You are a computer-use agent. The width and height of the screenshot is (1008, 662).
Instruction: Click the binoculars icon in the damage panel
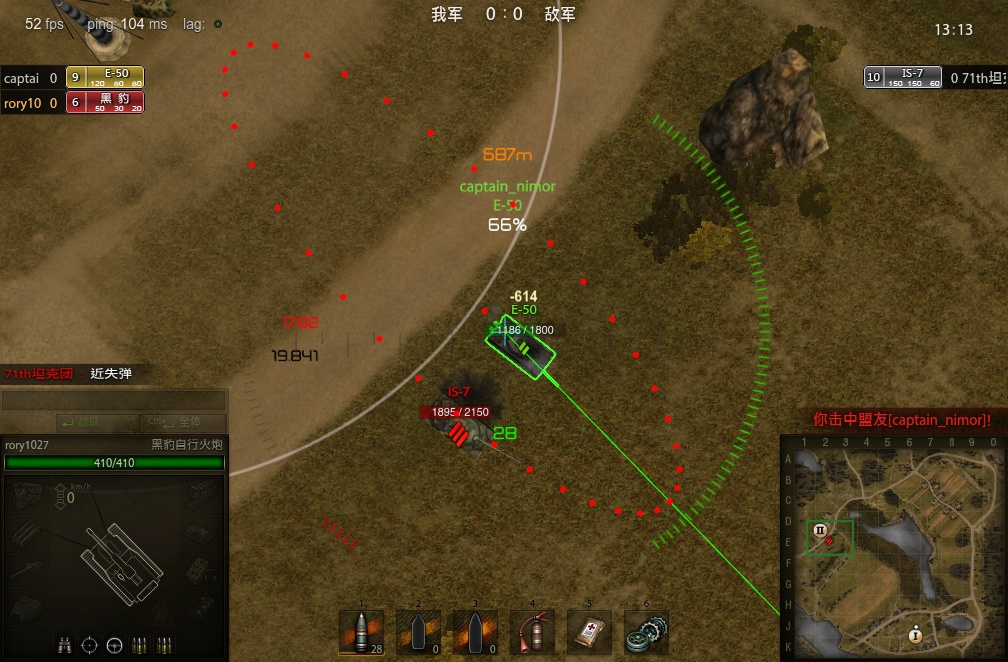tap(63, 644)
